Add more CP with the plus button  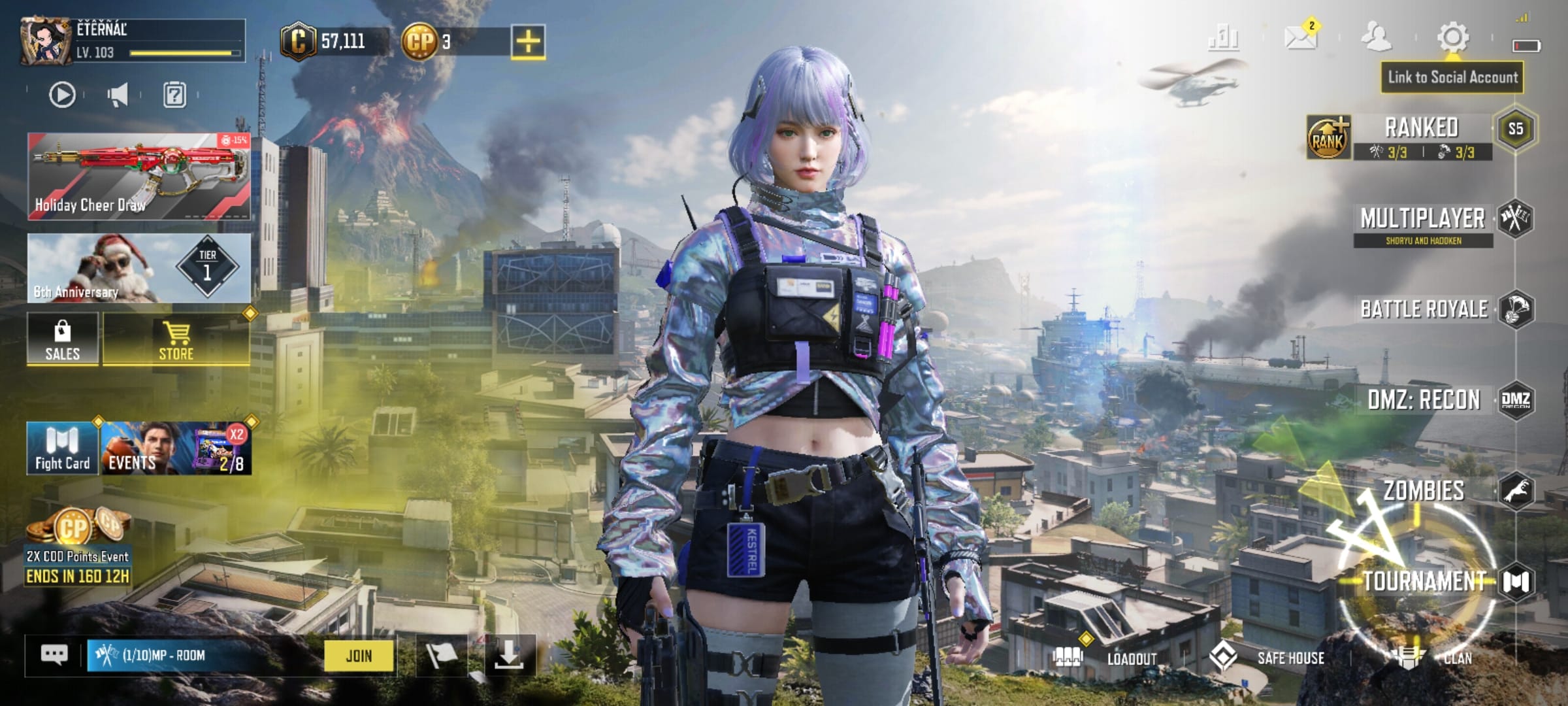coord(528,42)
